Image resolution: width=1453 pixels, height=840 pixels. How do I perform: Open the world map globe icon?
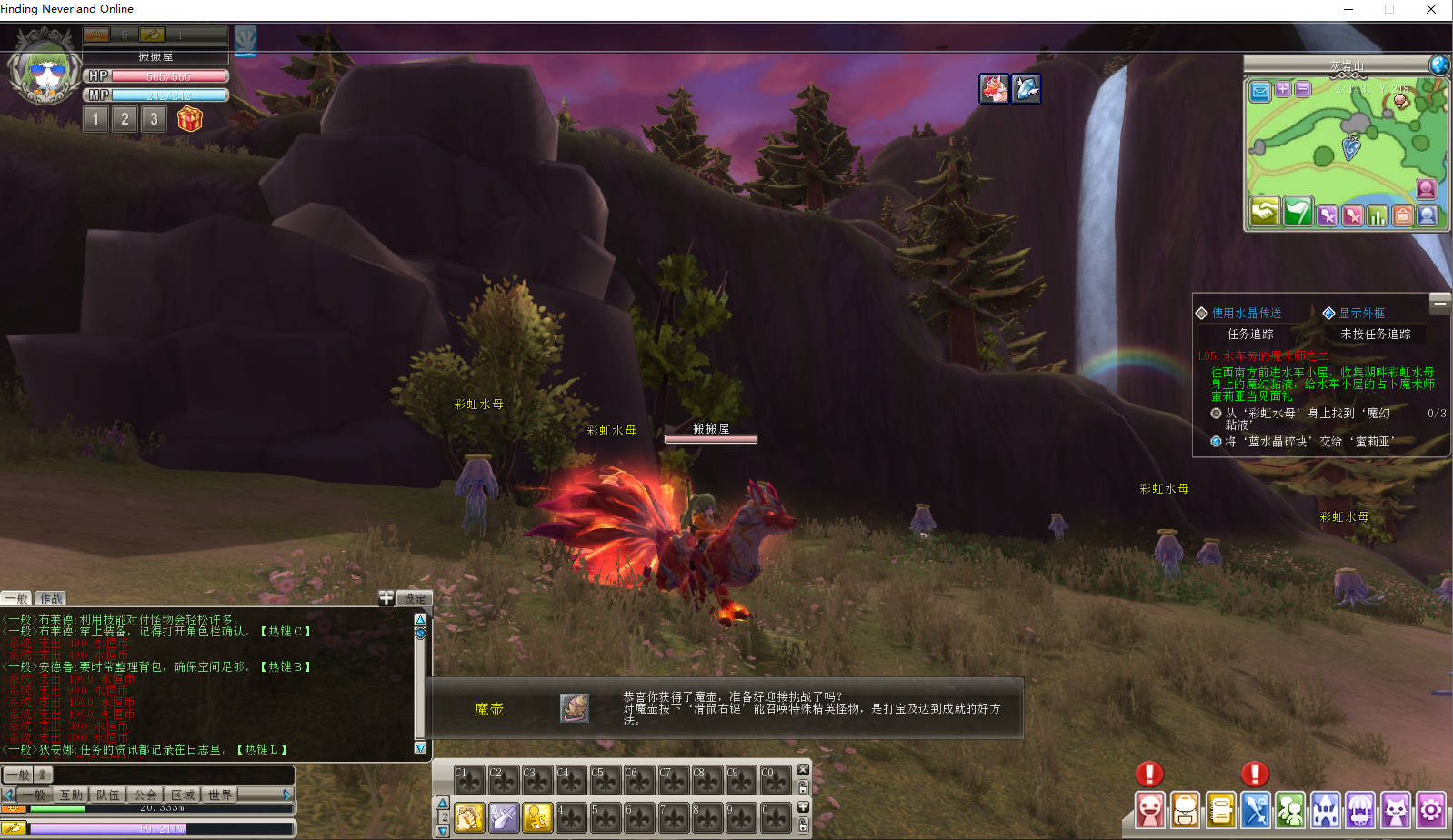1438,65
